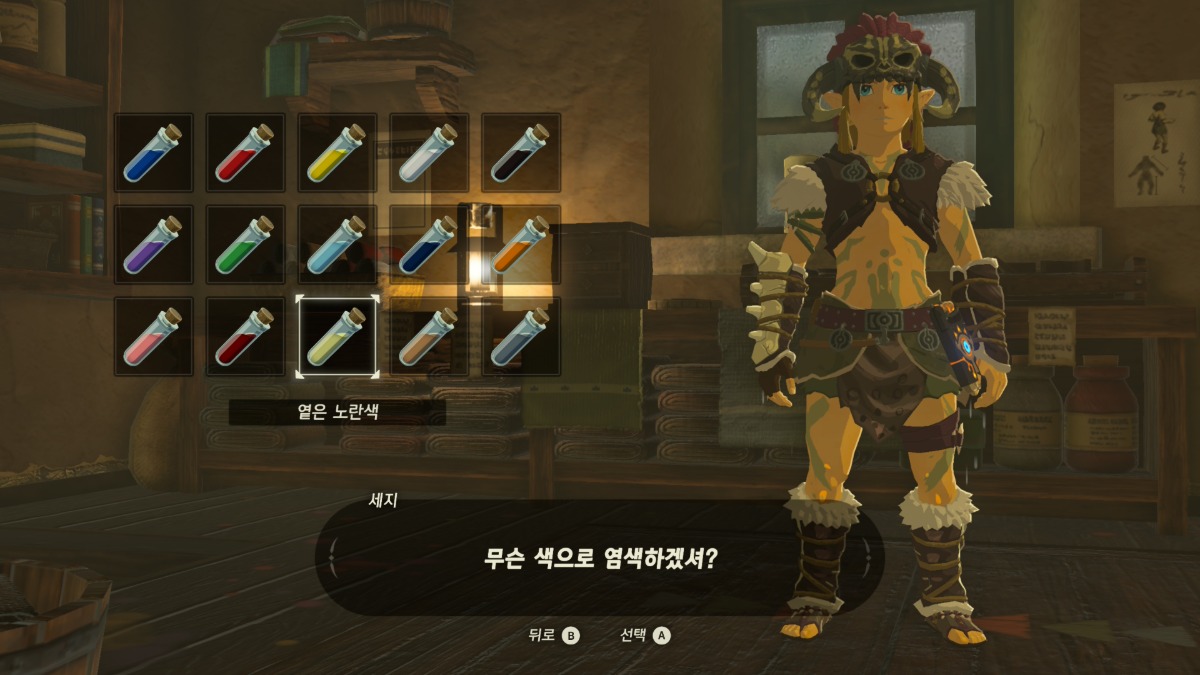Image resolution: width=1200 pixels, height=675 pixels.
Task: Pick the navy dye bottle
Action: (429, 244)
